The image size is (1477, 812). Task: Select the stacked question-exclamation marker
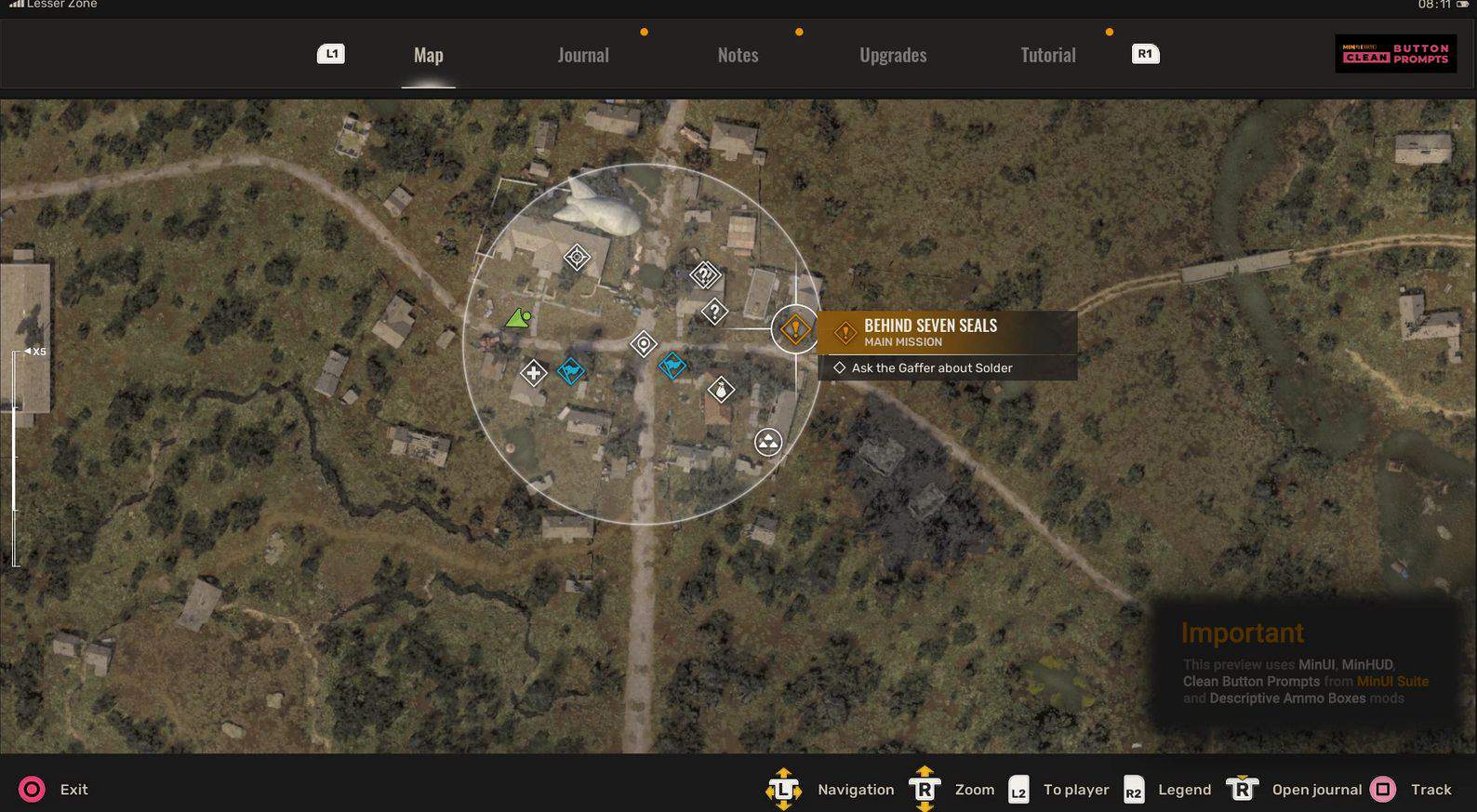705,275
